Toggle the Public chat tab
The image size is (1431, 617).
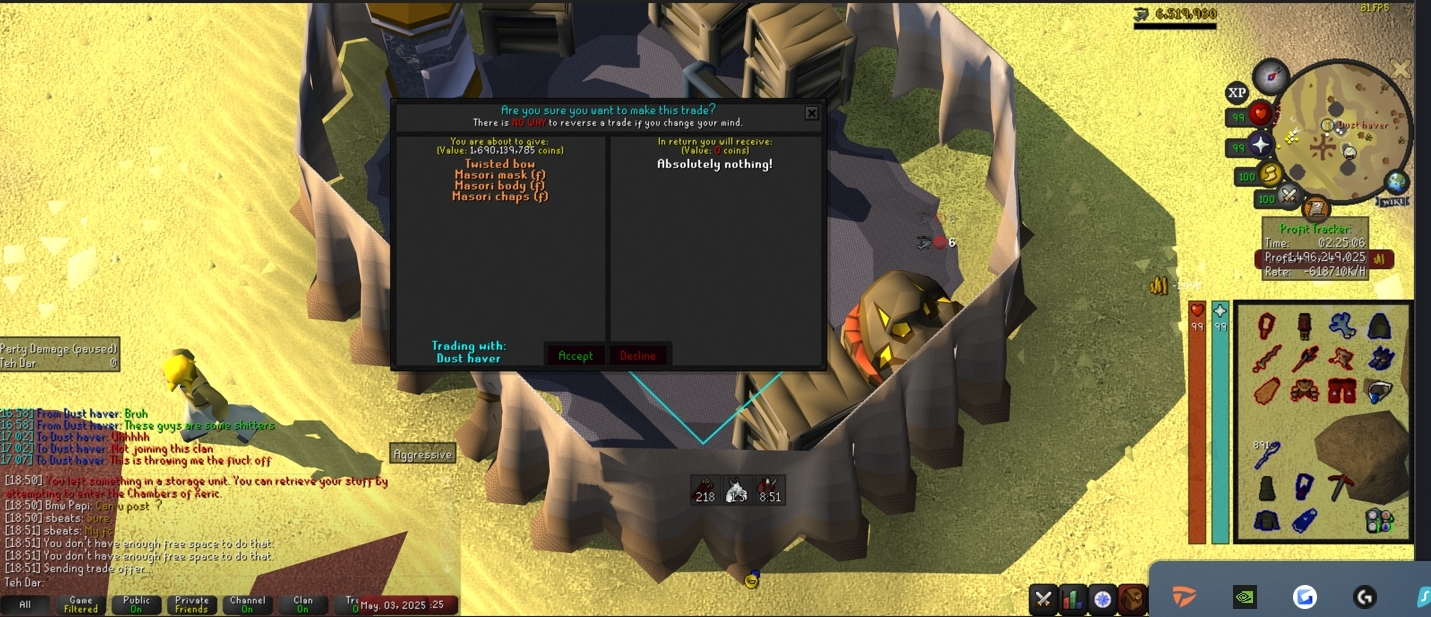pos(136,605)
